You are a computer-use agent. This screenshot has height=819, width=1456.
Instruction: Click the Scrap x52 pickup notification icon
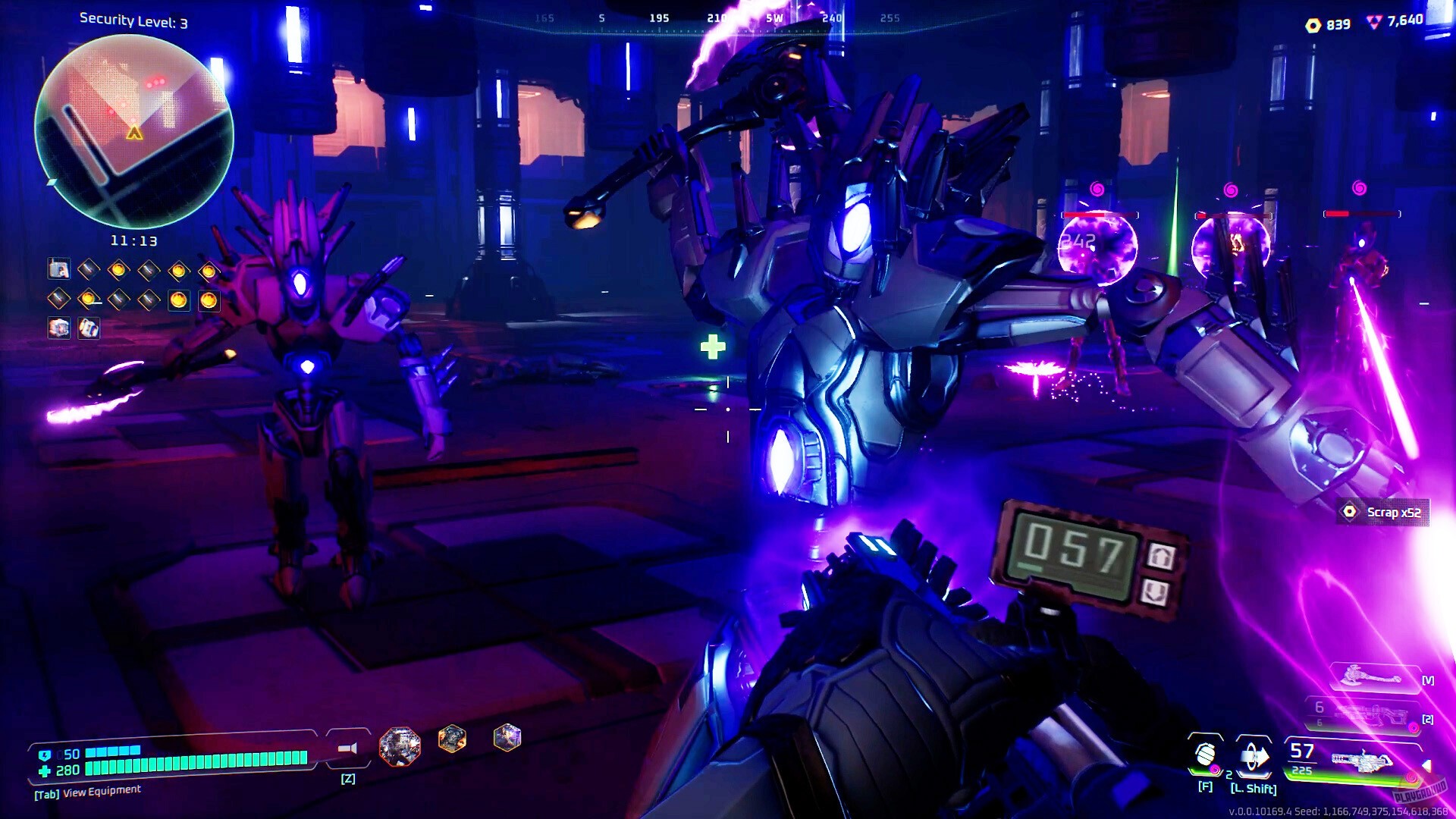point(1349,513)
